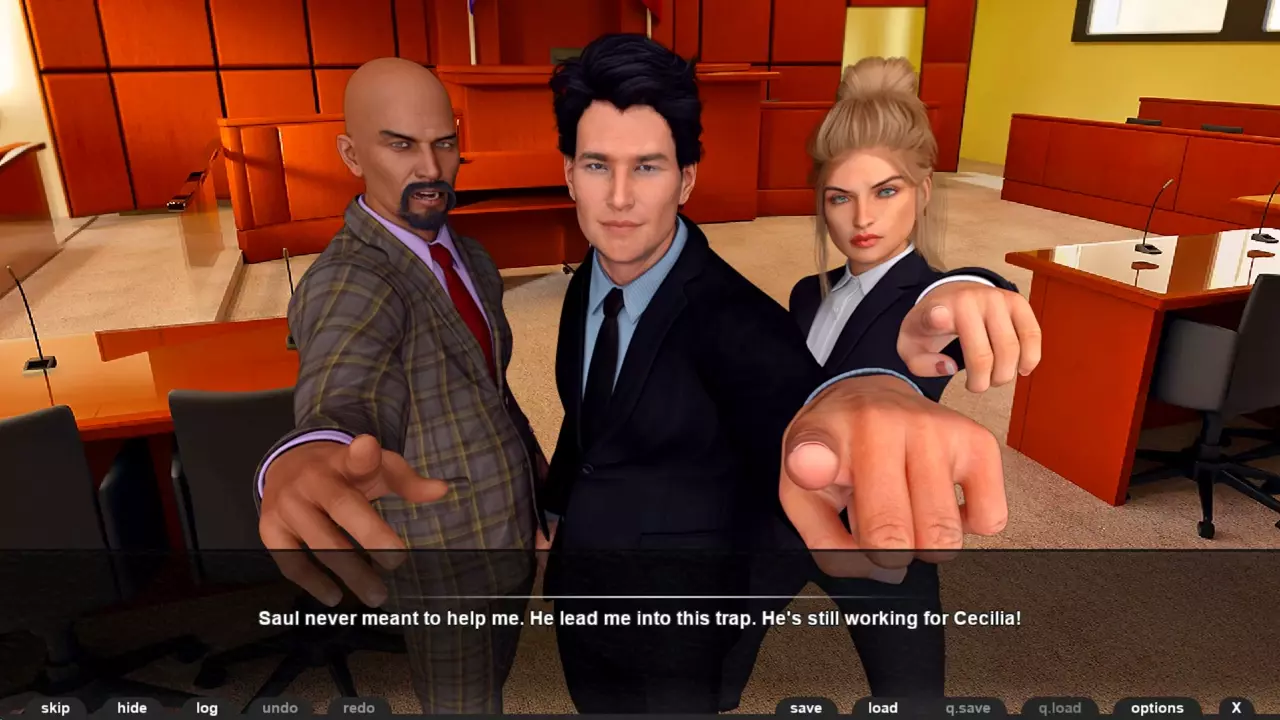
Task: Open the save game menu
Action: [x=806, y=708]
